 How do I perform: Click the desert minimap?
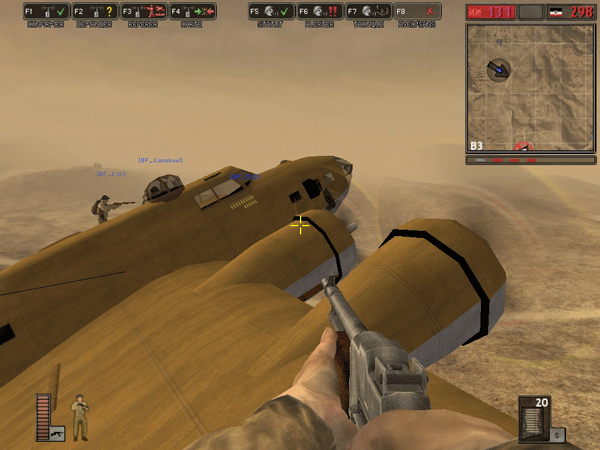(x=530, y=88)
